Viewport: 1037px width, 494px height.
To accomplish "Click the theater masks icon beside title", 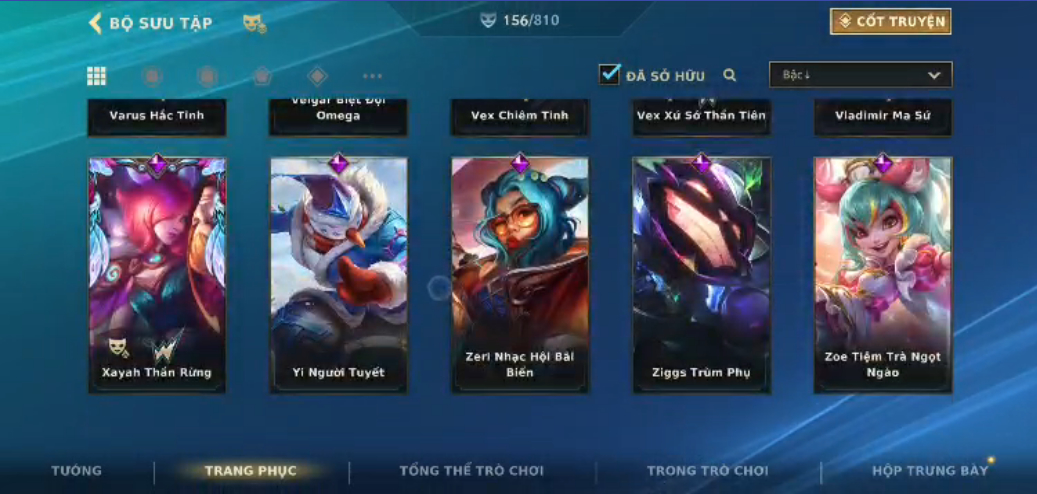I will (x=254, y=23).
